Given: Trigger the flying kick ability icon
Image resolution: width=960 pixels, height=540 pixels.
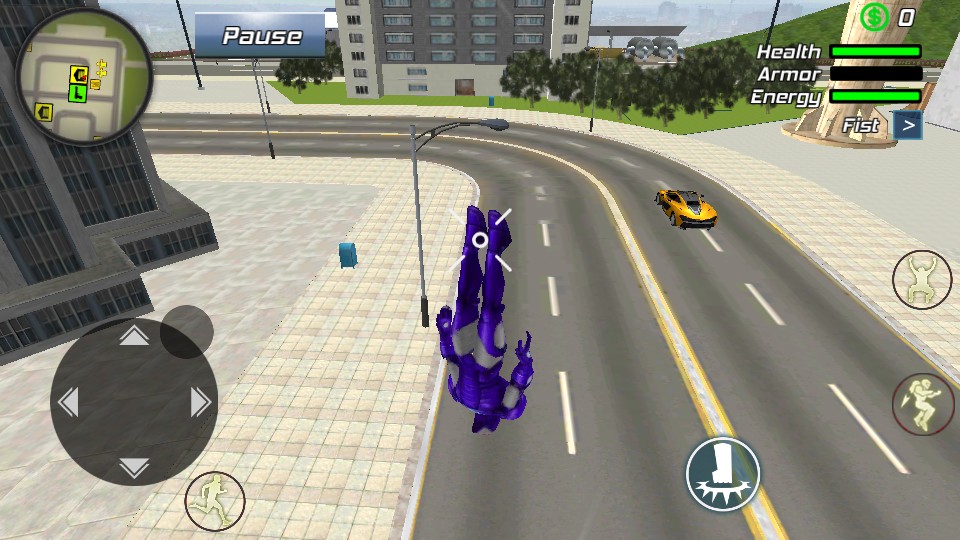Looking at the screenshot, I should pos(922,404).
